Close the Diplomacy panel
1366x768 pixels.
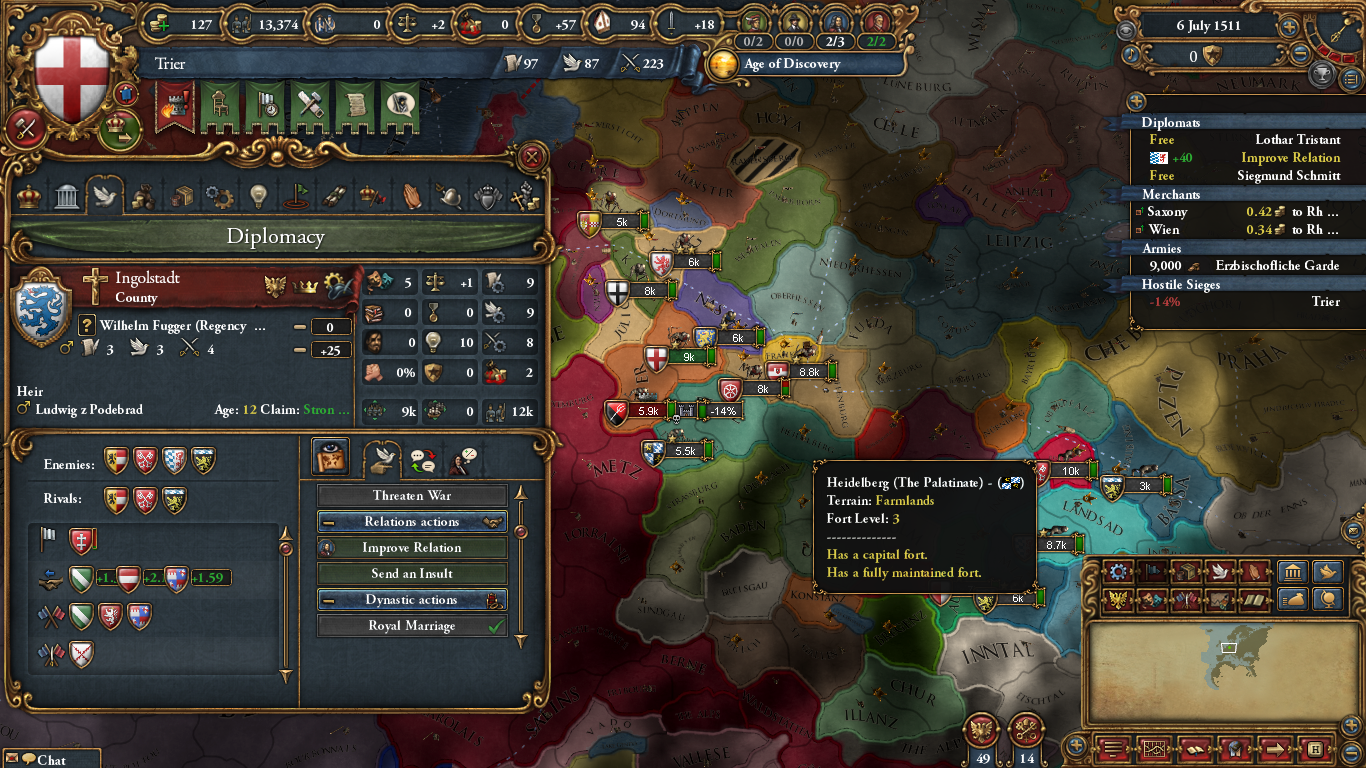click(532, 157)
